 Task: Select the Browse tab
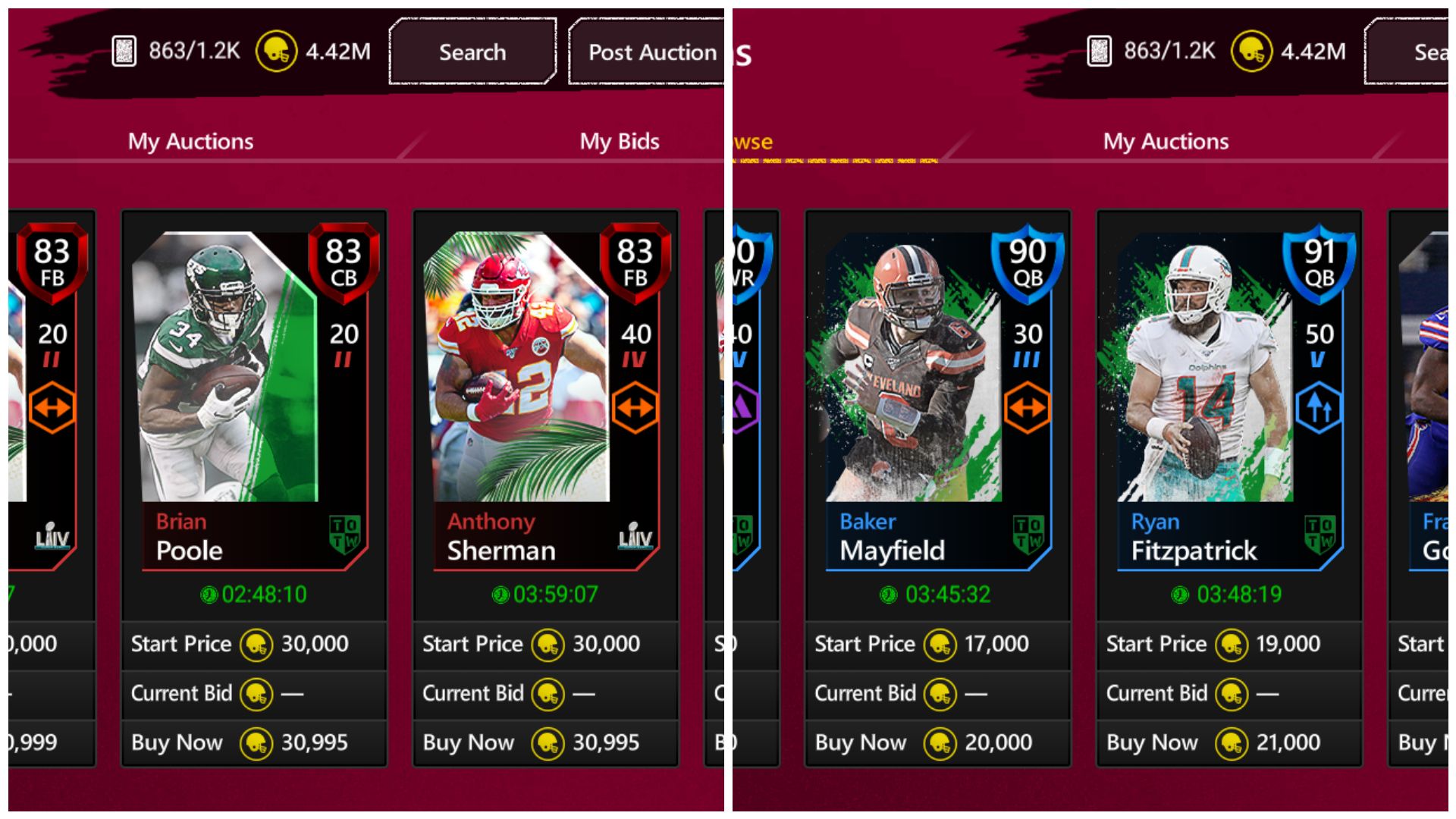(x=751, y=141)
